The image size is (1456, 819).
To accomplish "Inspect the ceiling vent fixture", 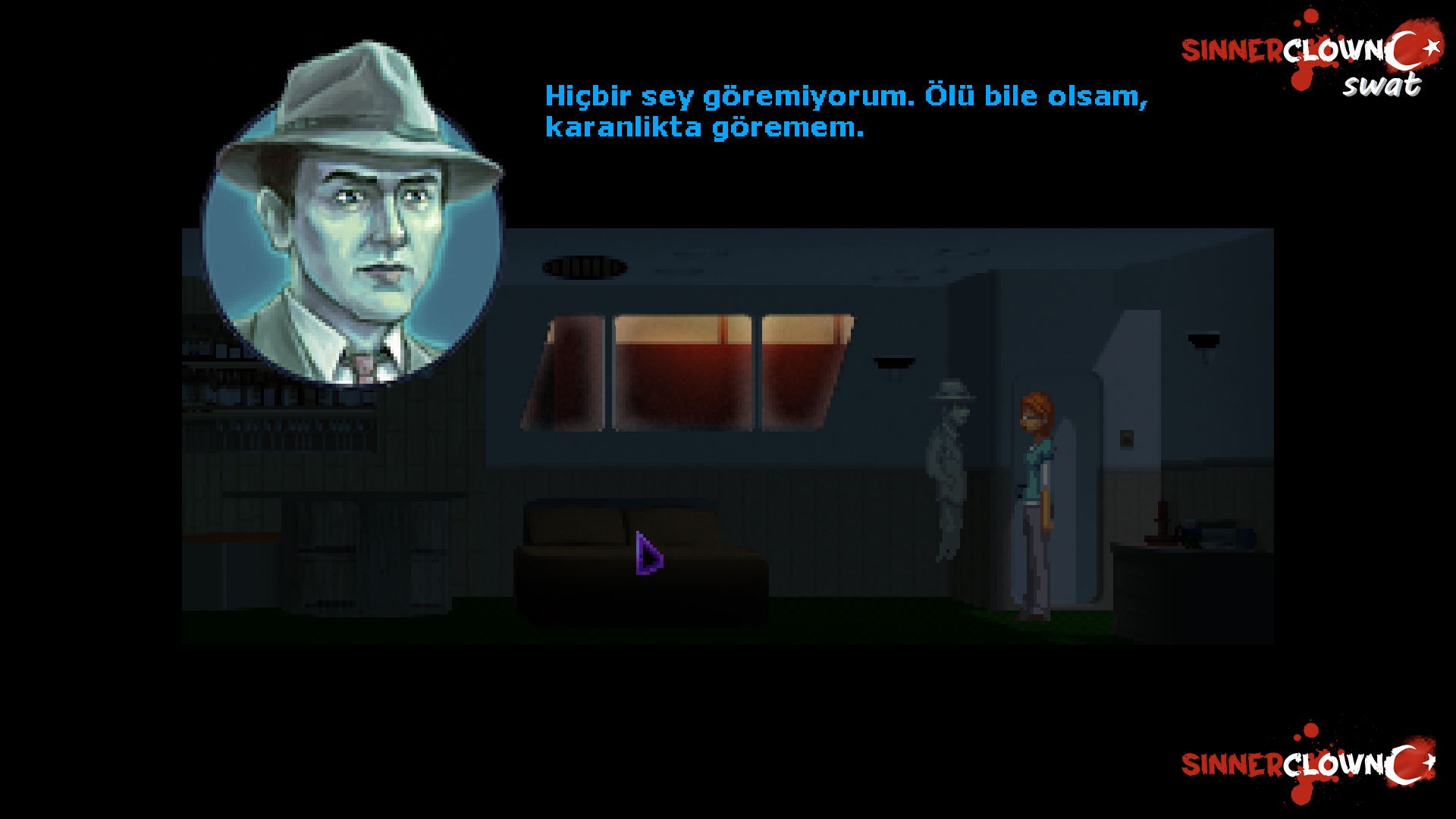I will point(584,267).
